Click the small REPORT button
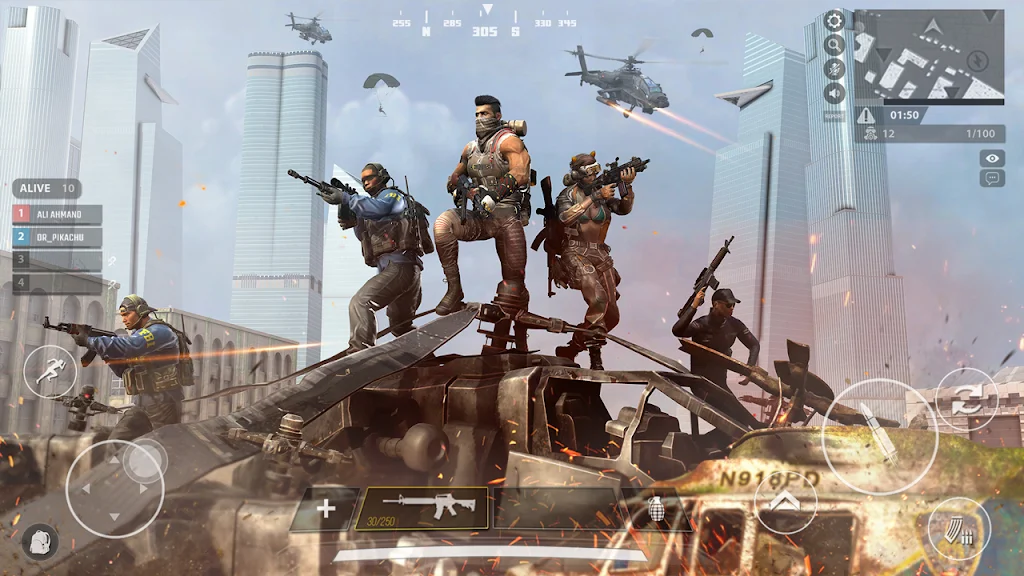Viewport: 1024px width, 576px height. 834,115
